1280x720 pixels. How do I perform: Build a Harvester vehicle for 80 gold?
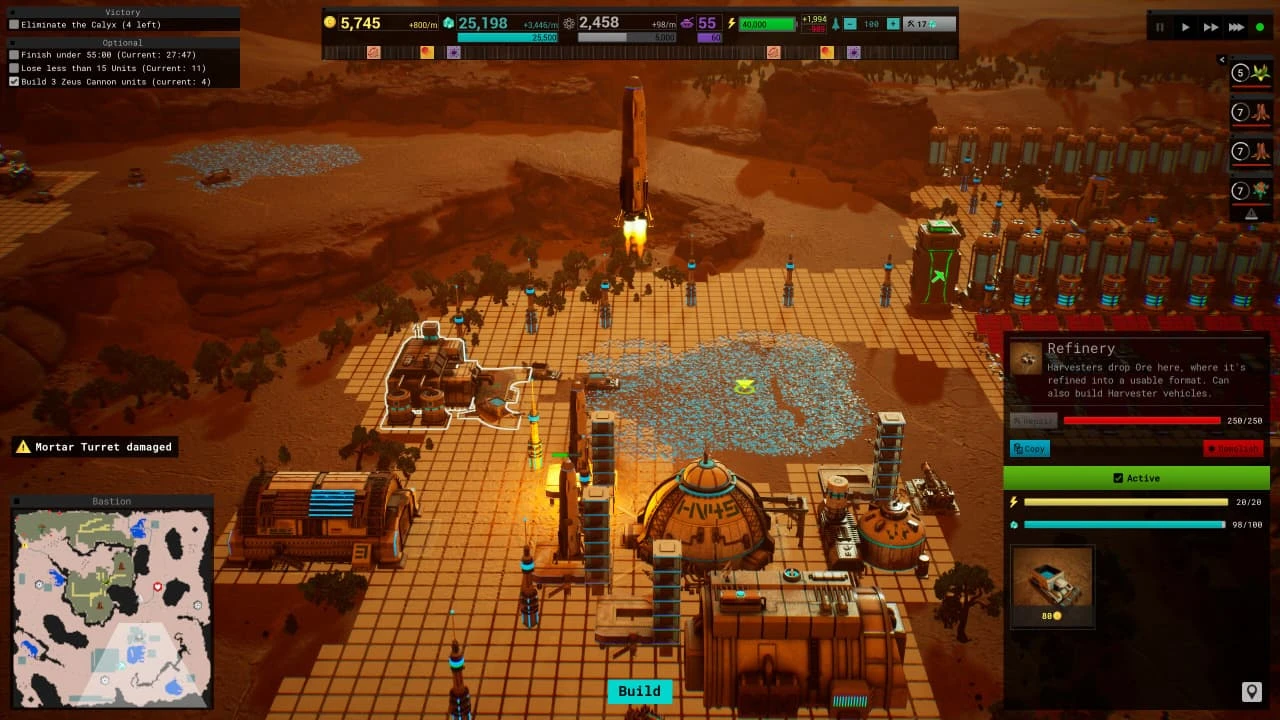pyautogui.click(x=1052, y=586)
